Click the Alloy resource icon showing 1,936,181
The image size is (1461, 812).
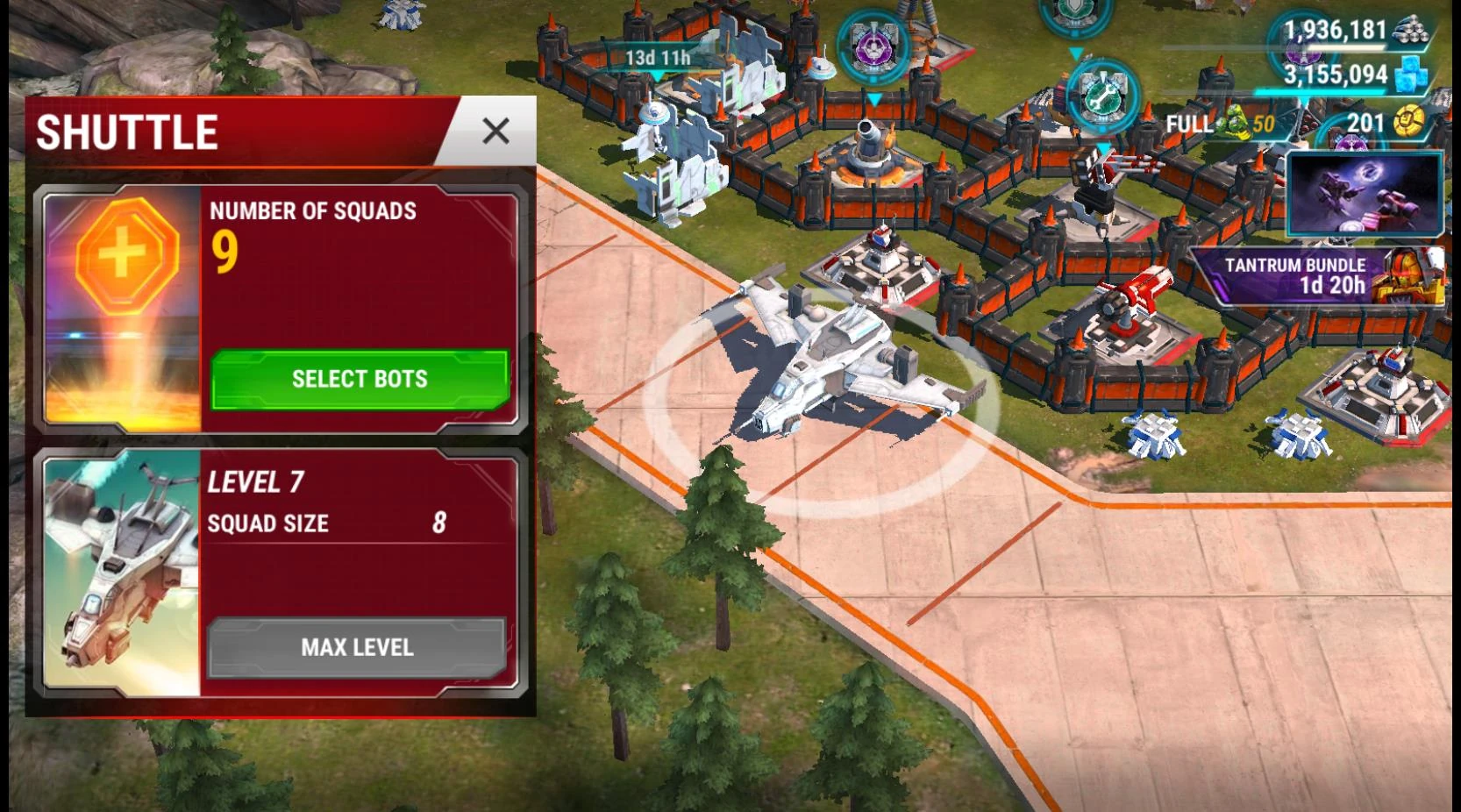(1411, 31)
